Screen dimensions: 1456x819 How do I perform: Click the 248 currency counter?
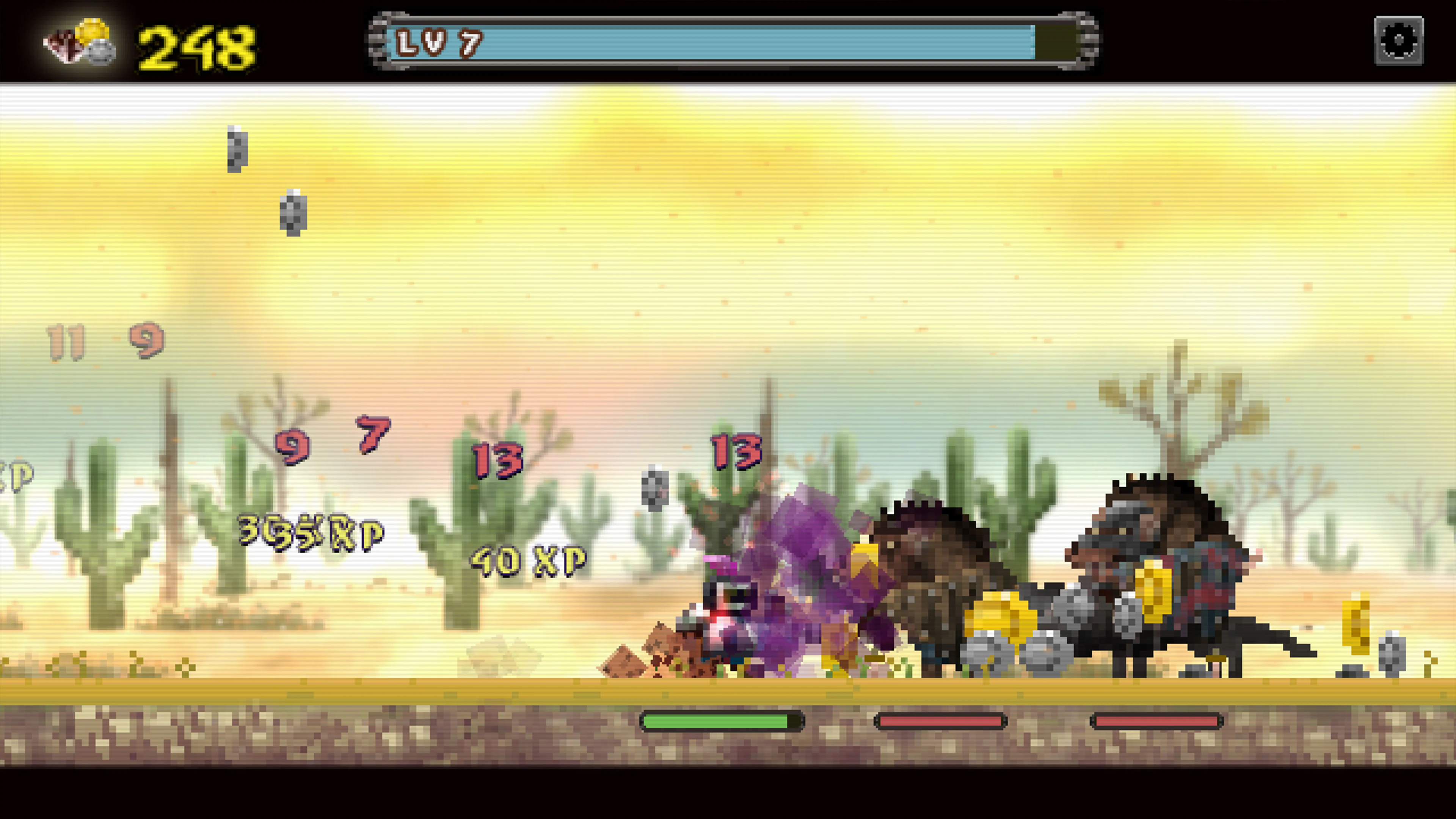(x=195, y=45)
